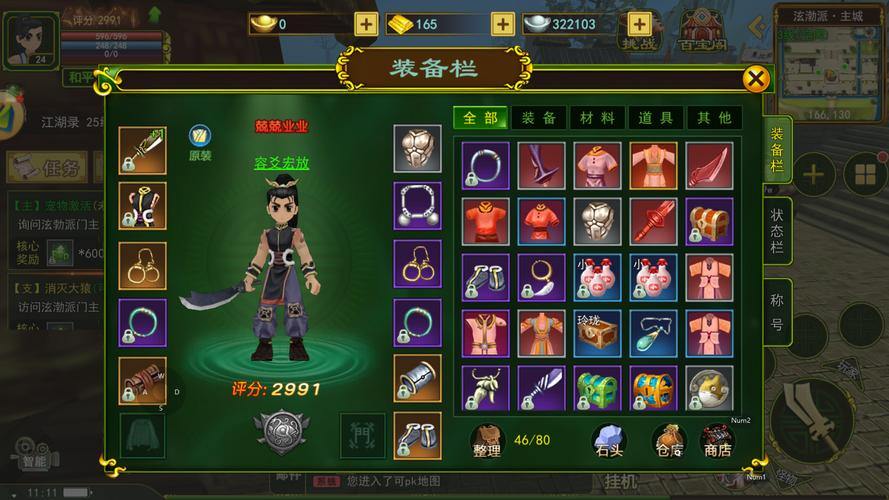This screenshot has height=500, width=889.
Task: Open the 商店 shop
Action: (717, 441)
